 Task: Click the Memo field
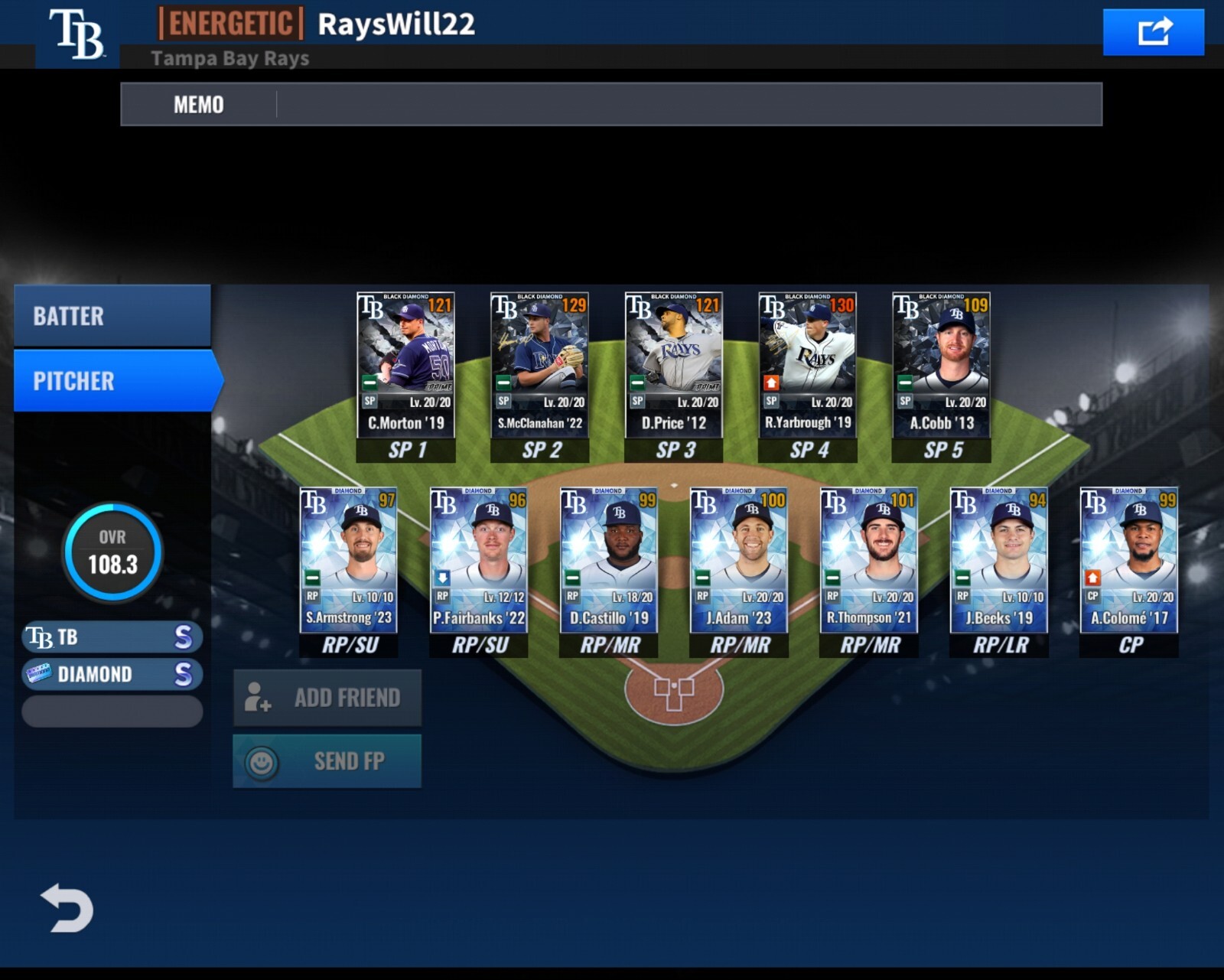tap(688, 104)
